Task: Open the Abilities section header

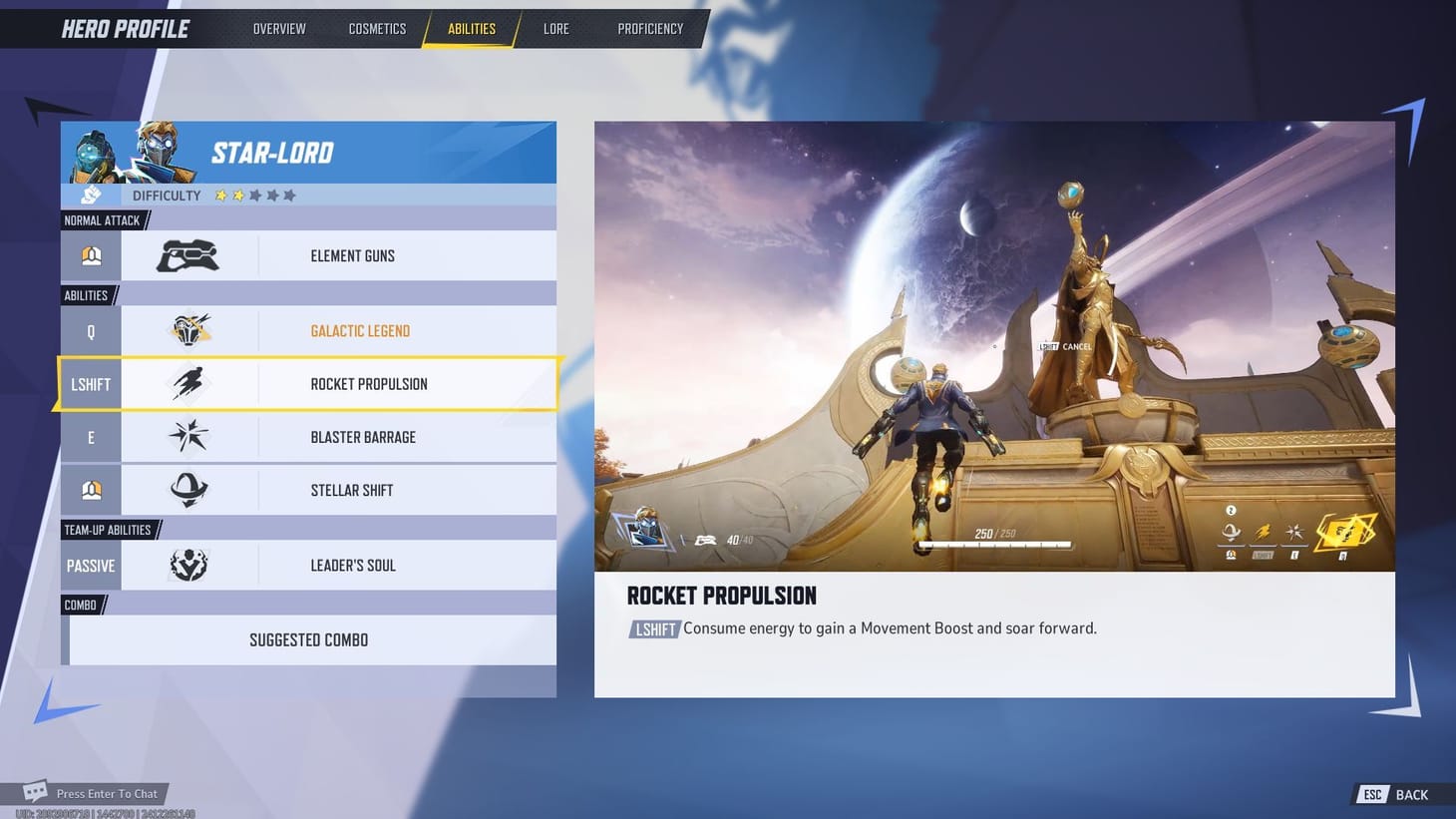Action: click(x=88, y=295)
